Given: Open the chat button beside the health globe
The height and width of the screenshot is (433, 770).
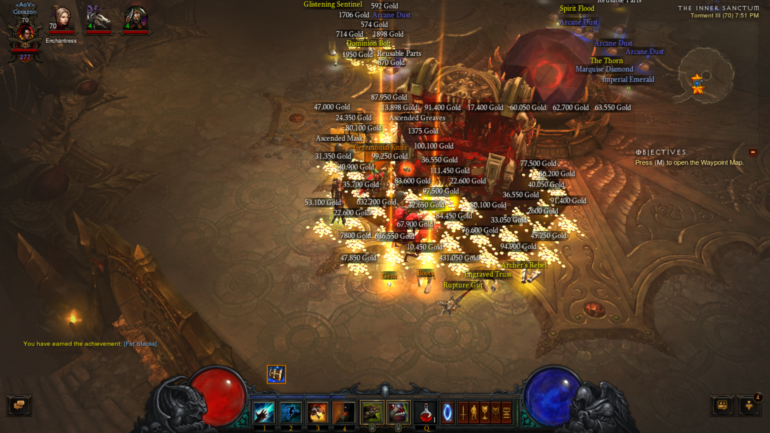Looking at the screenshot, I should click(x=18, y=405).
